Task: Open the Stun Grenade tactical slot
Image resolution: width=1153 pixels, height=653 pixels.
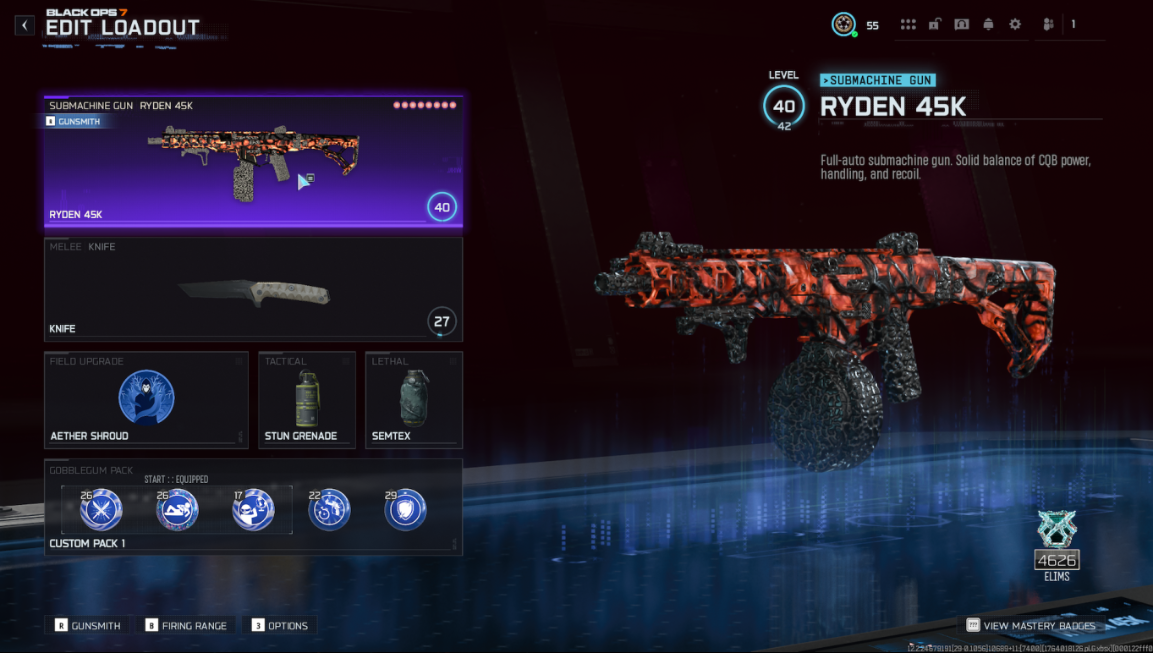Action: click(307, 399)
